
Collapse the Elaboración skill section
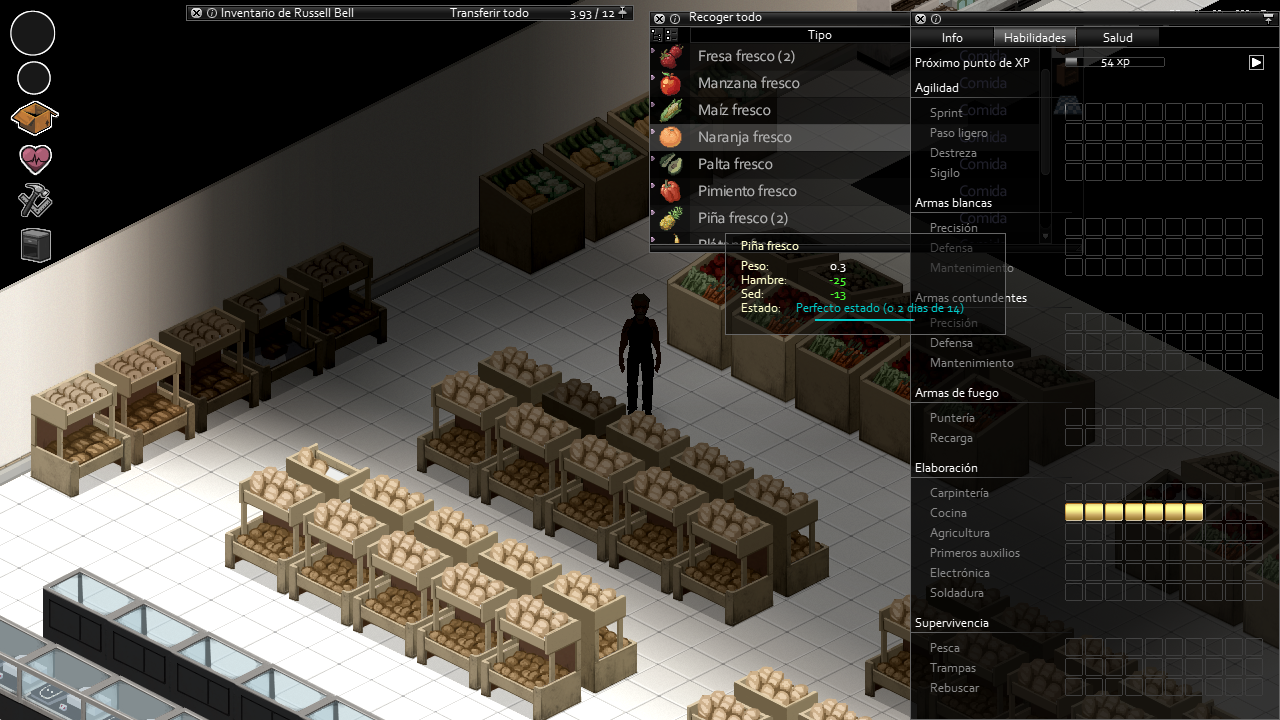click(948, 467)
